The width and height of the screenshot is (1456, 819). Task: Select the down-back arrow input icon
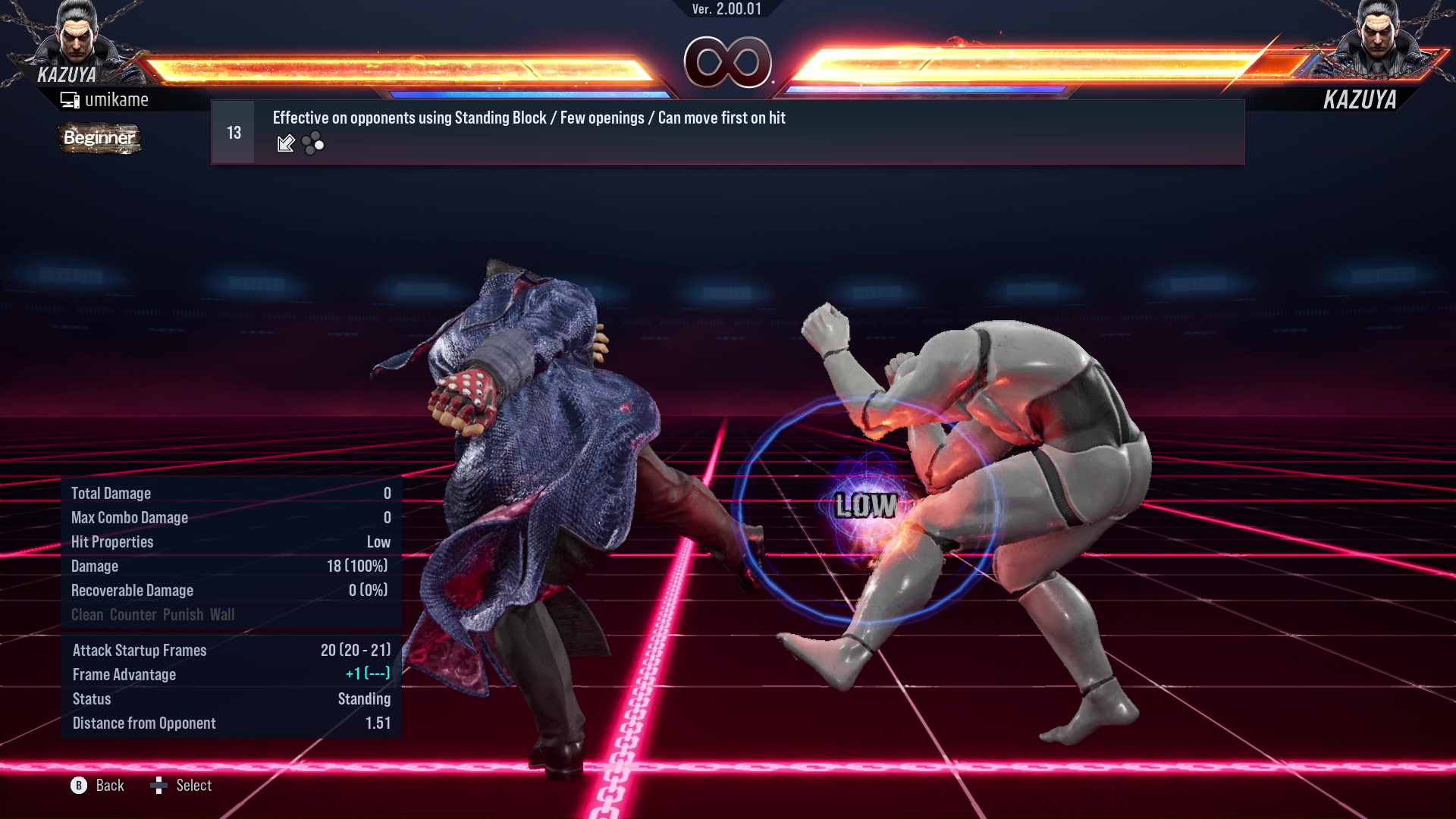pyautogui.click(x=286, y=143)
